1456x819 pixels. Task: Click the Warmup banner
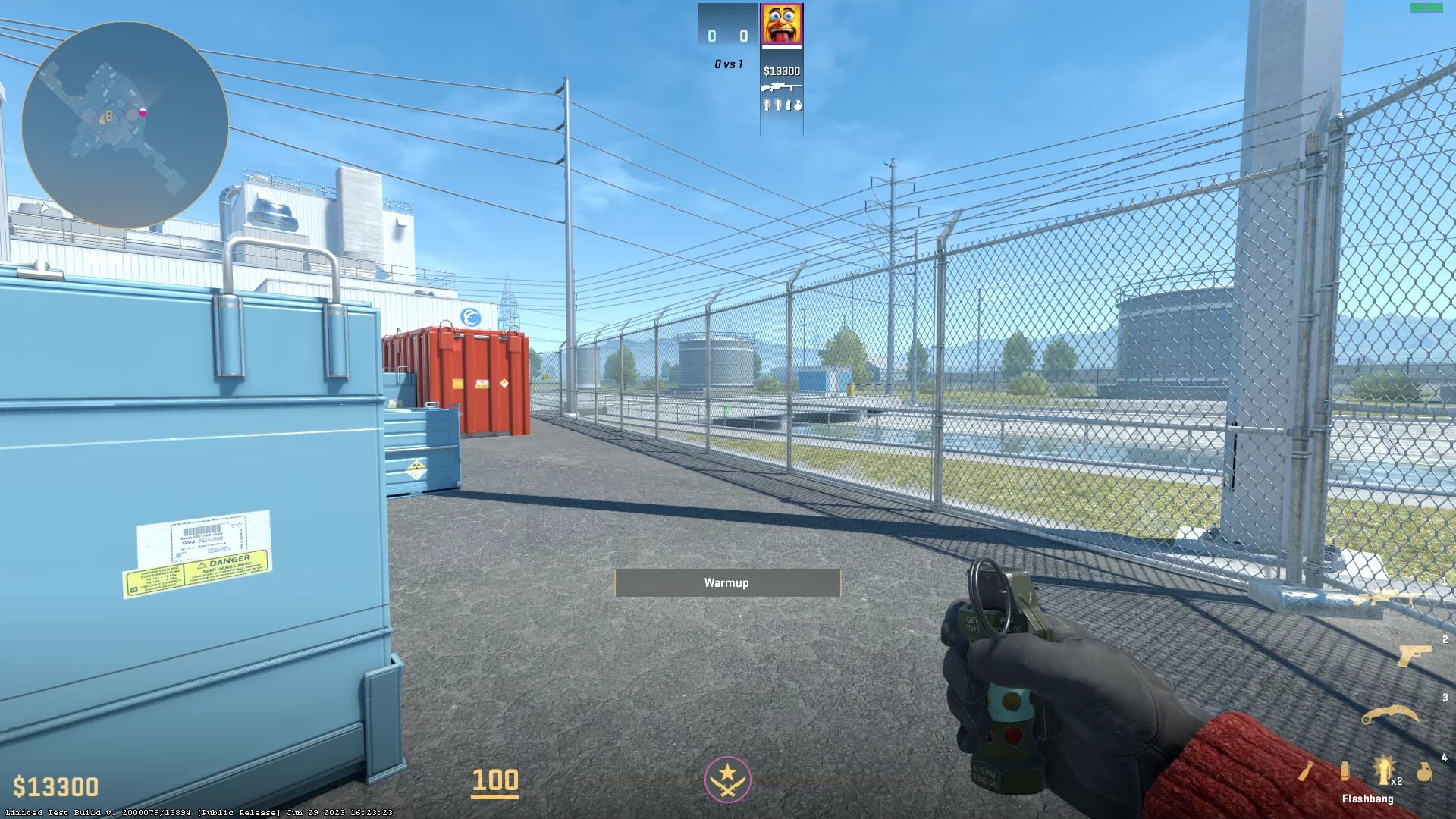[x=727, y=582]
